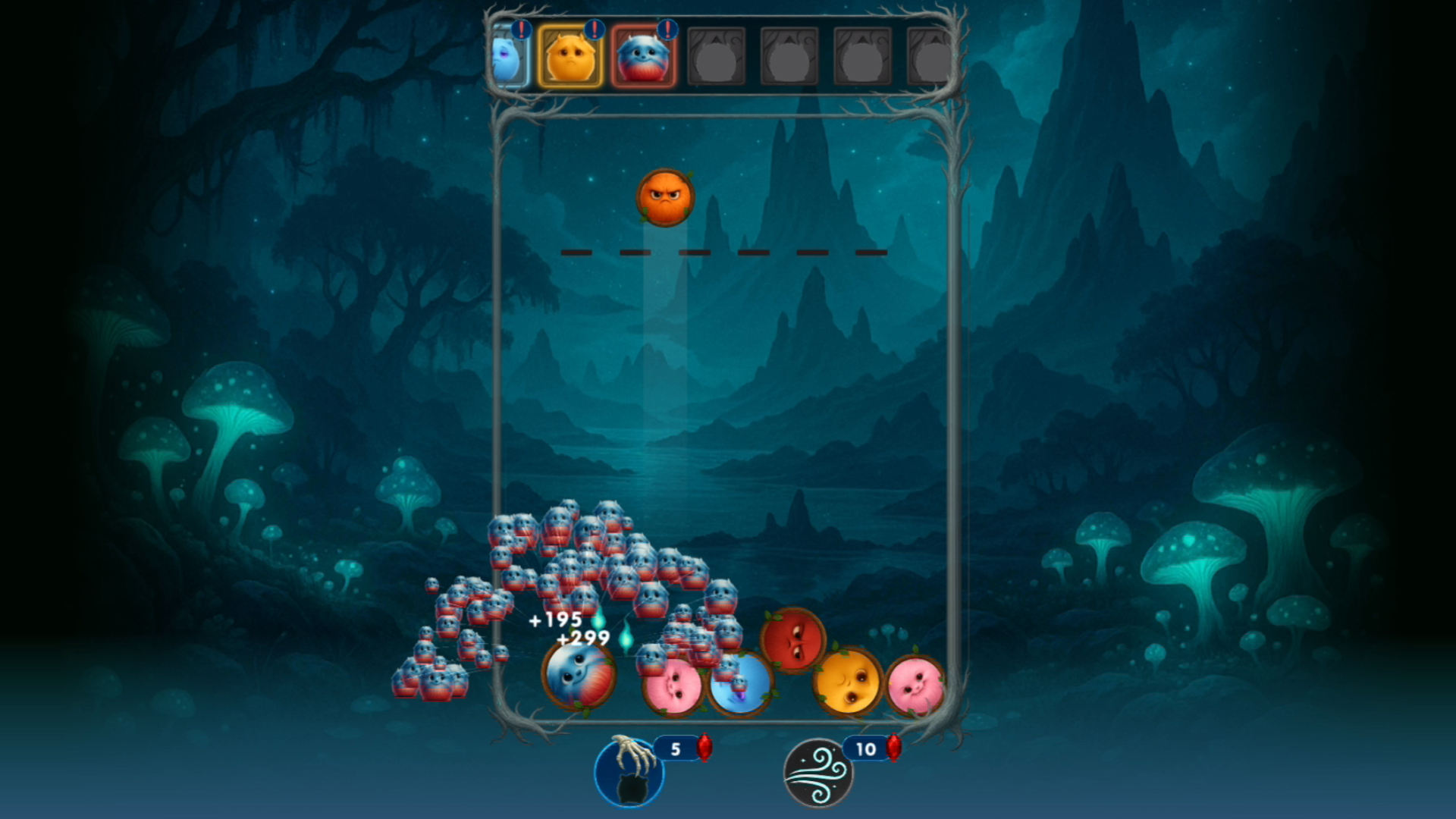Activate the skeleton hand grab ability
The image size is (1456, 819).
(629, 773)
